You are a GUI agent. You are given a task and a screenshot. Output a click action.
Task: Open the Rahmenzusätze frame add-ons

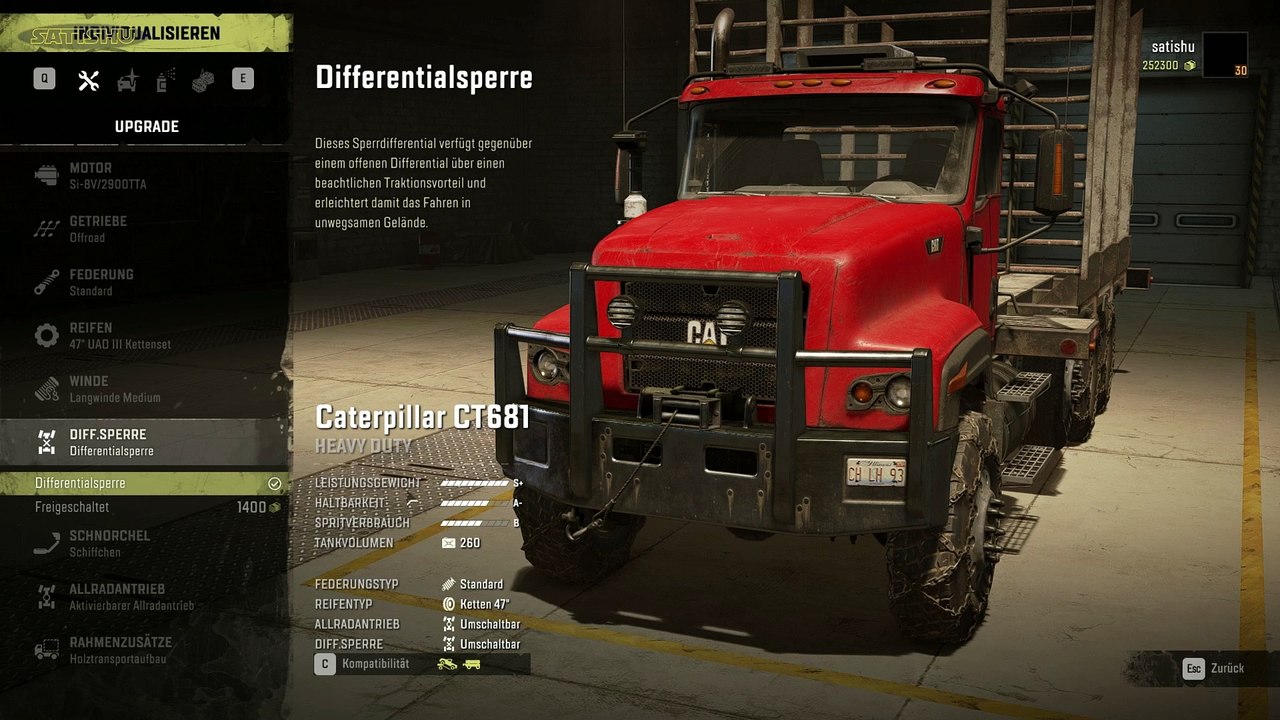tap(145, 650)
